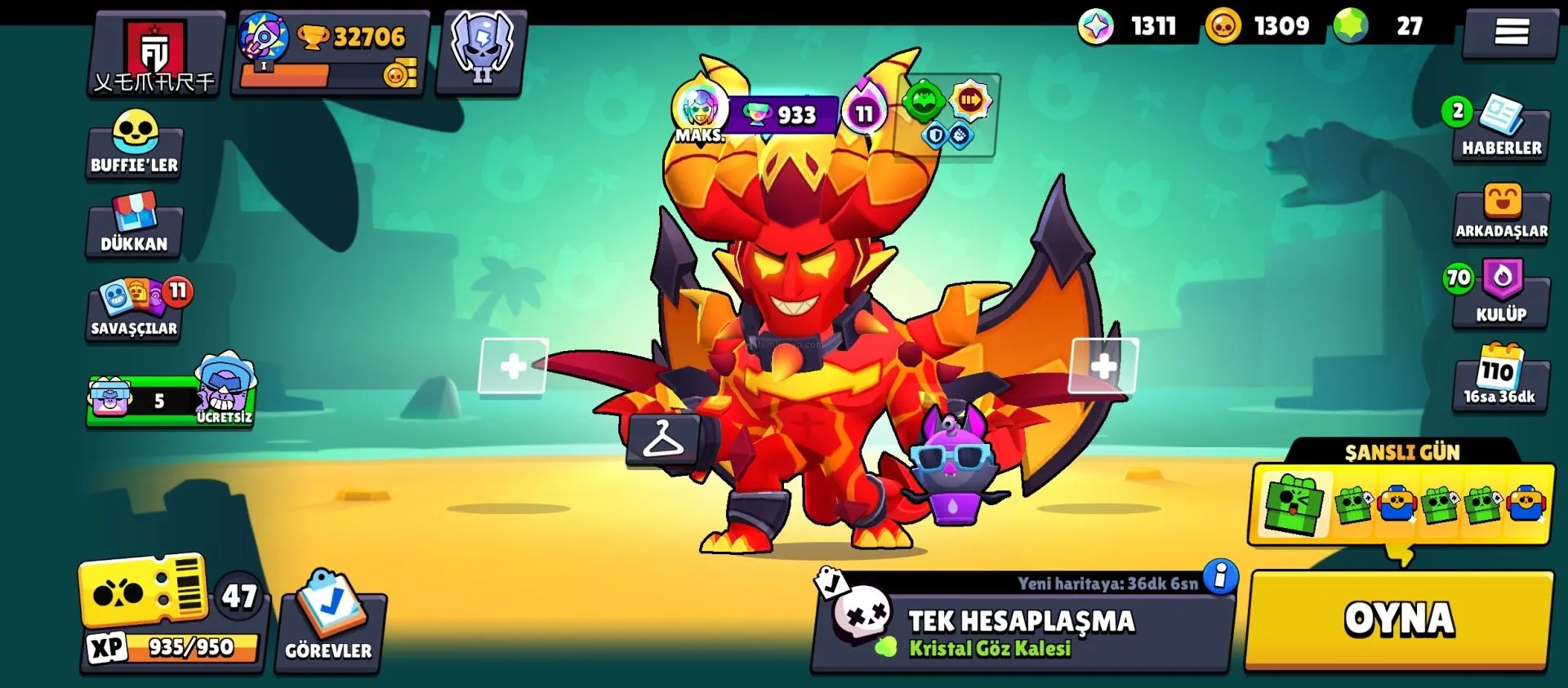The image size is (1568, 688).
Task: Show game mode info via blue i icon
Action: pos(1220,577)
